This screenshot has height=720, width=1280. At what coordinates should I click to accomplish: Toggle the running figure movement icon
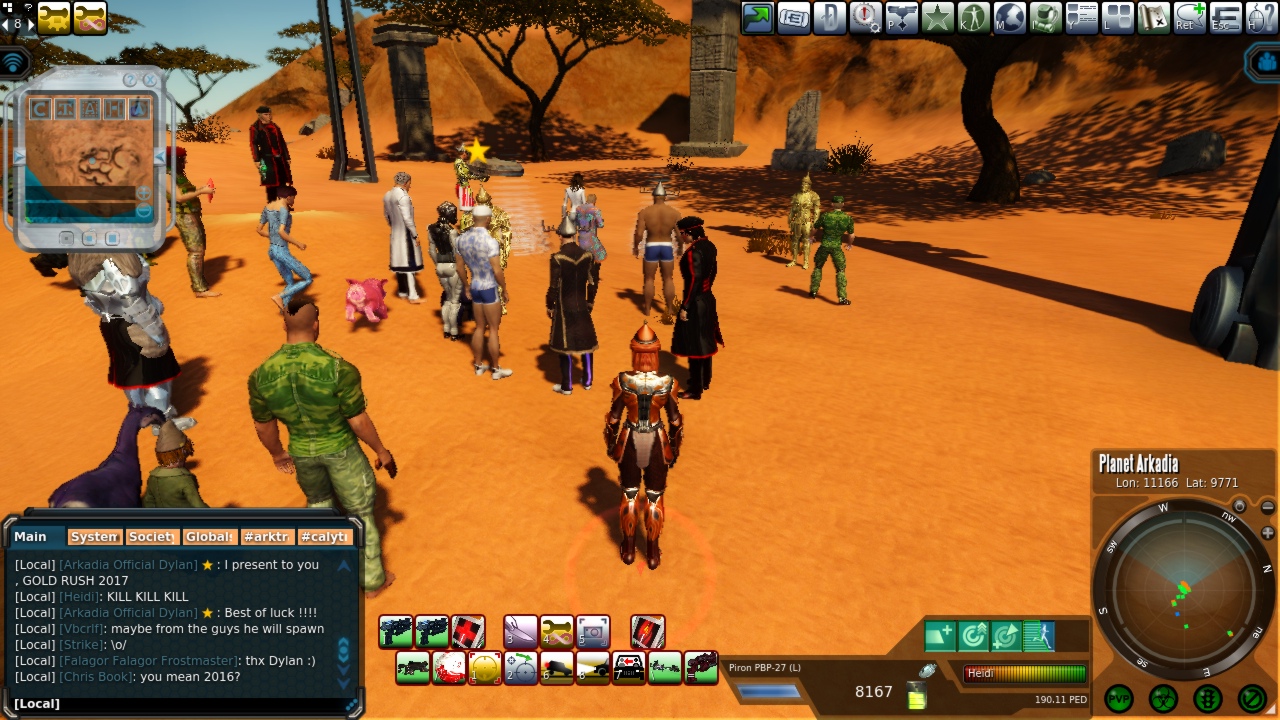1040,635
